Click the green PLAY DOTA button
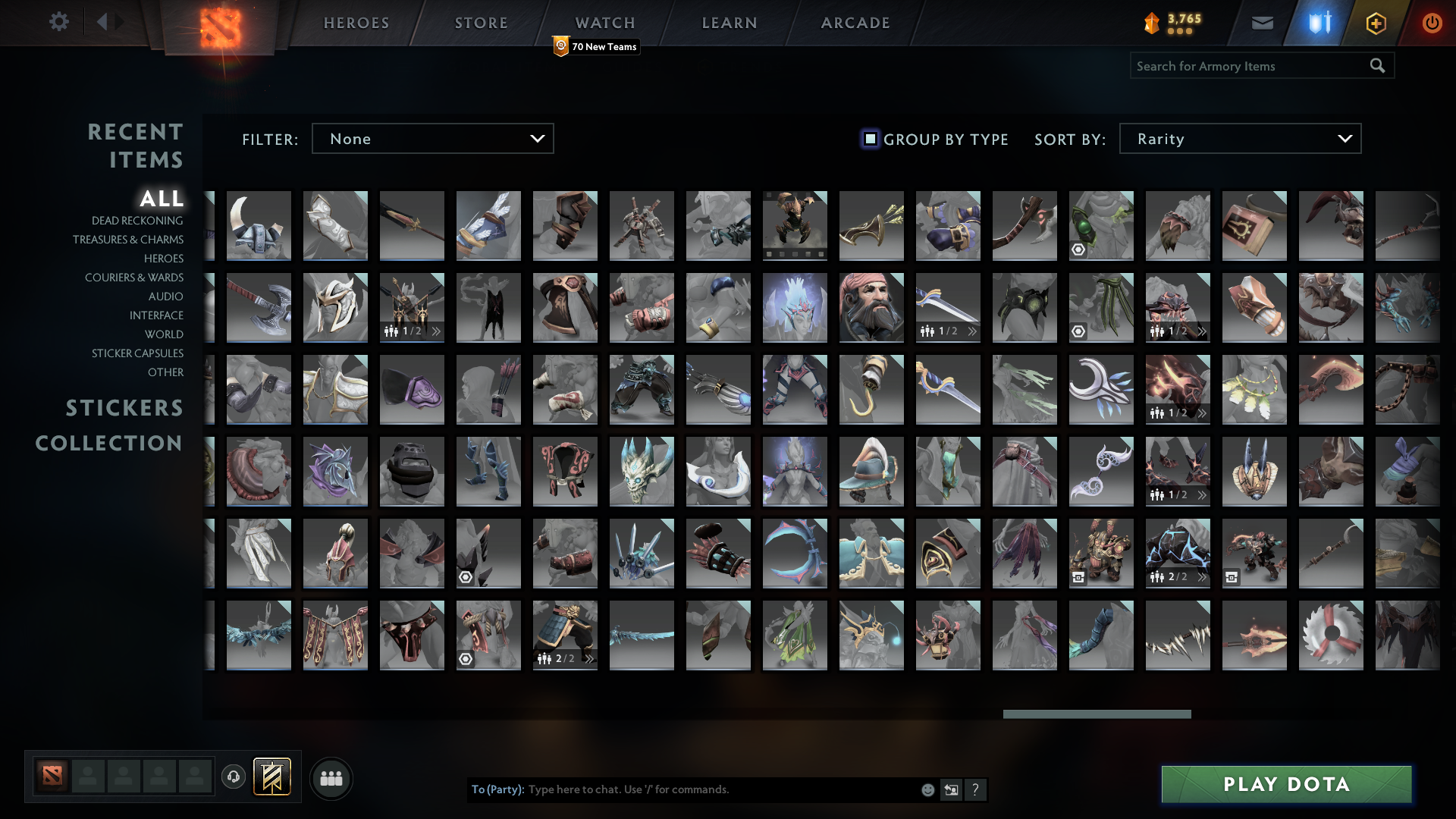This screenshot has width=1456, height=819. point(1285,785)
